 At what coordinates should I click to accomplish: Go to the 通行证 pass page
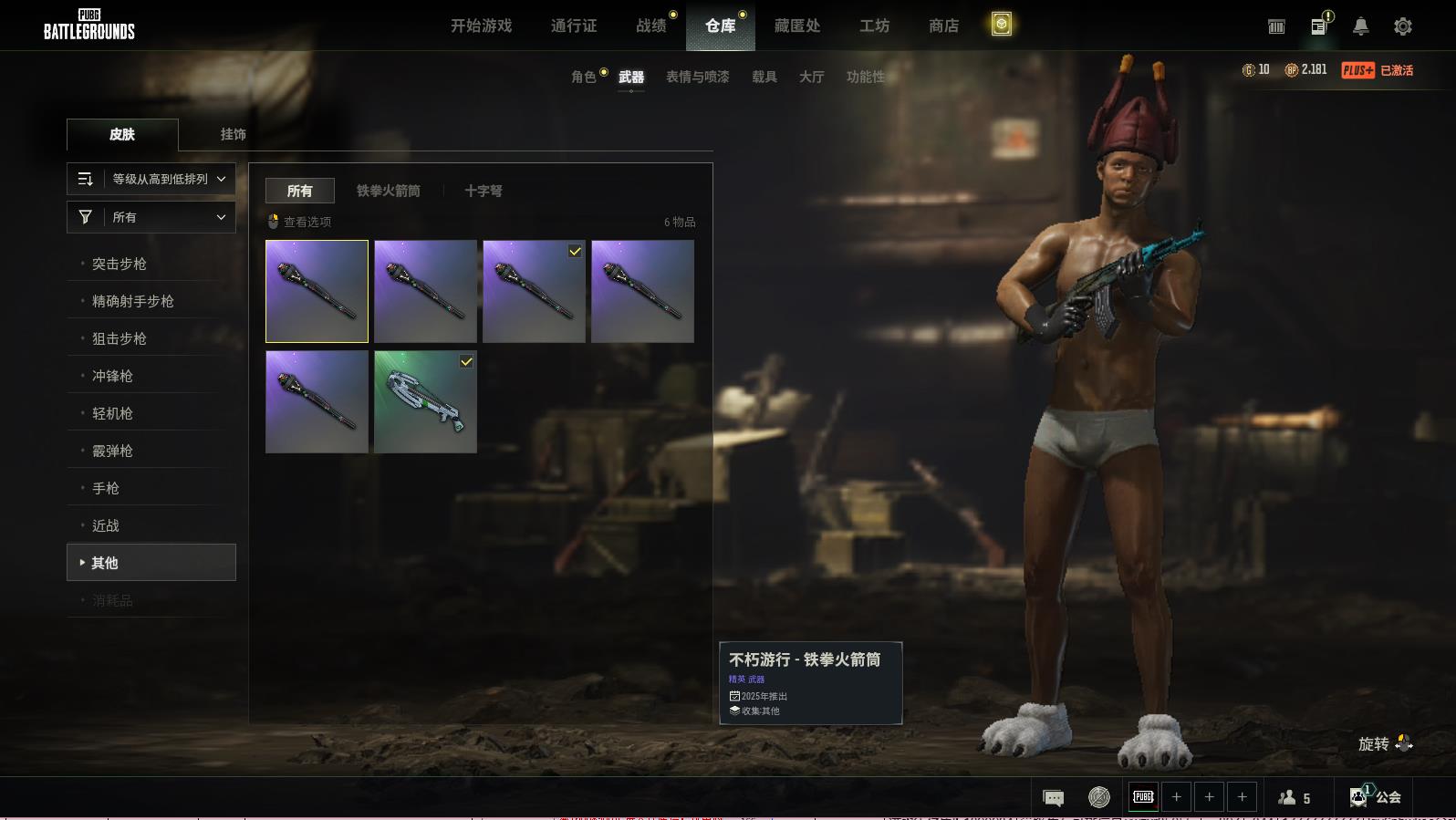pyautogui.click(x=574, y=26)
